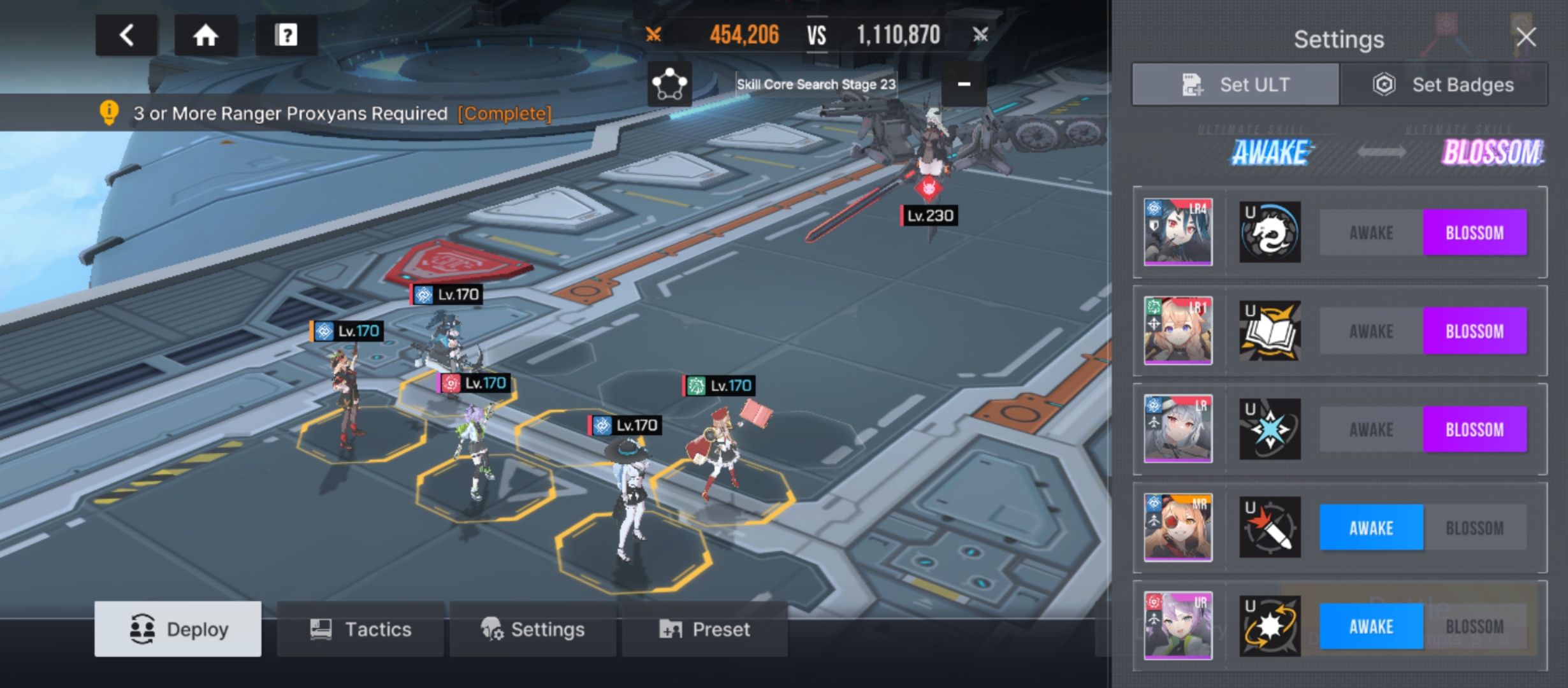Open the Tactics tab
This screenshot has height=688, width=1568.
pyautogui.click(x=361, y=629)
